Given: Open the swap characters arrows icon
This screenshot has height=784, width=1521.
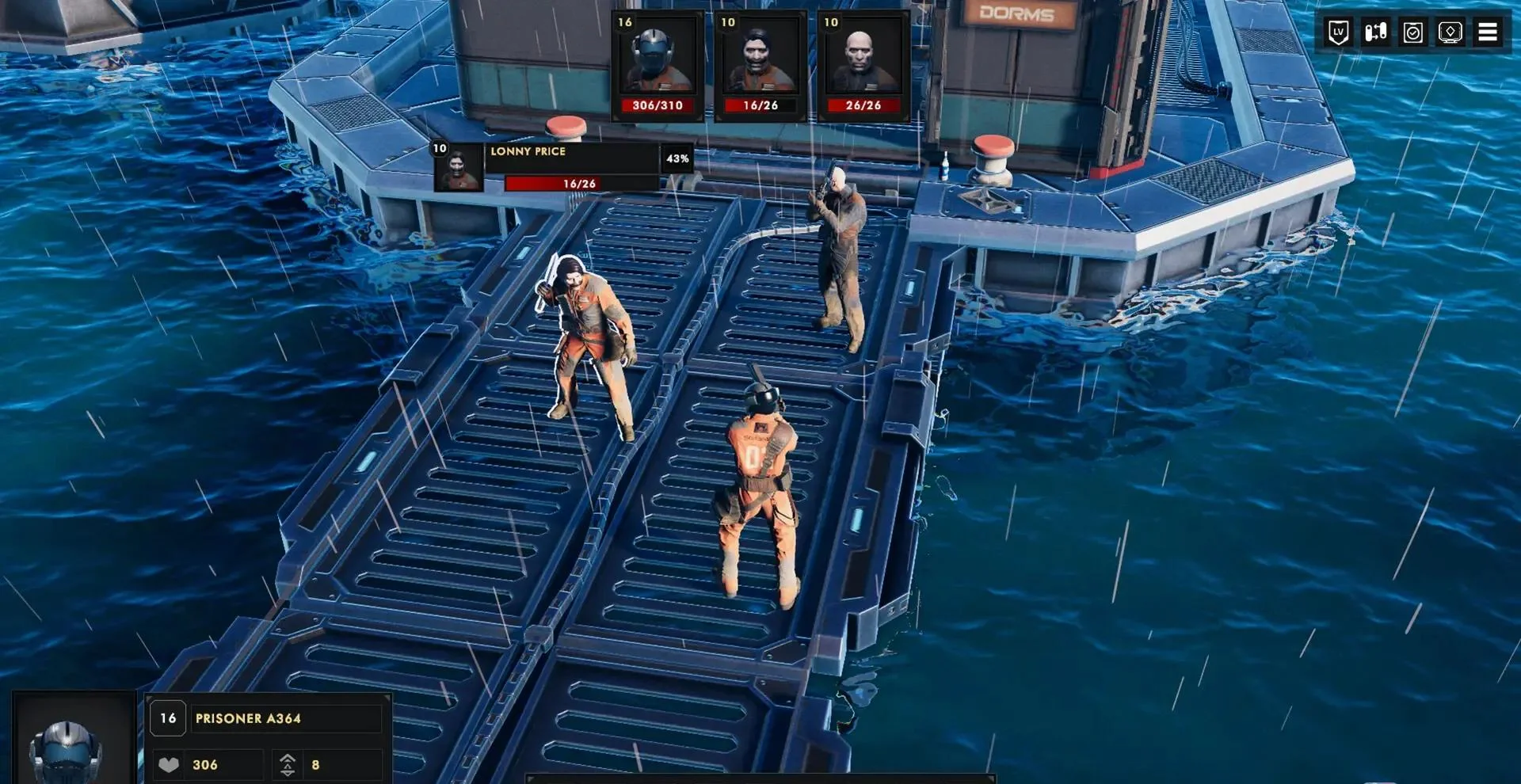Looking at the screenshot, I should pyautogui.click(x=1375, y=32).
